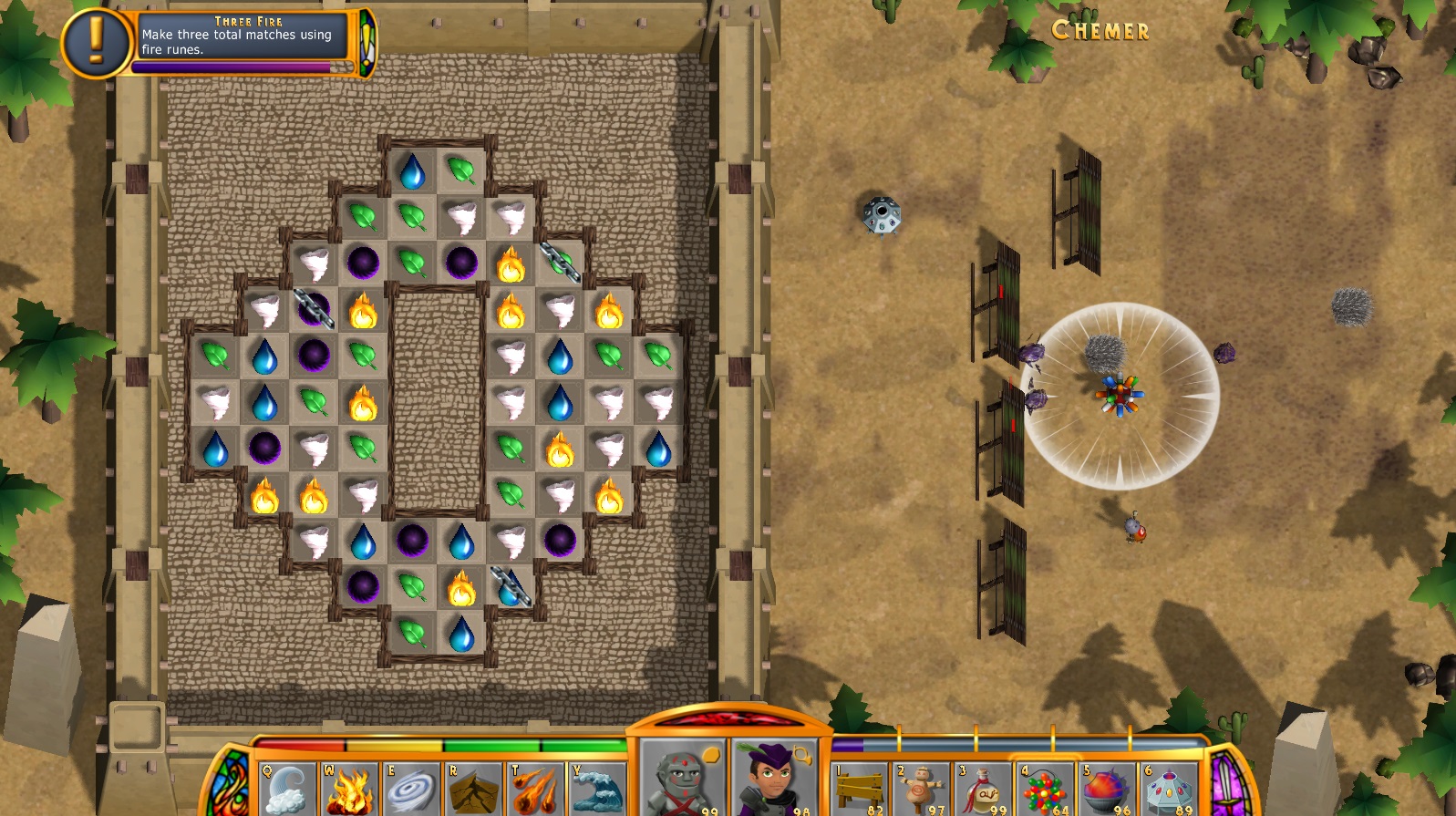Select the wooden barricade item slot
This screenshot has width=1456, height=816.
click(860, 790)
